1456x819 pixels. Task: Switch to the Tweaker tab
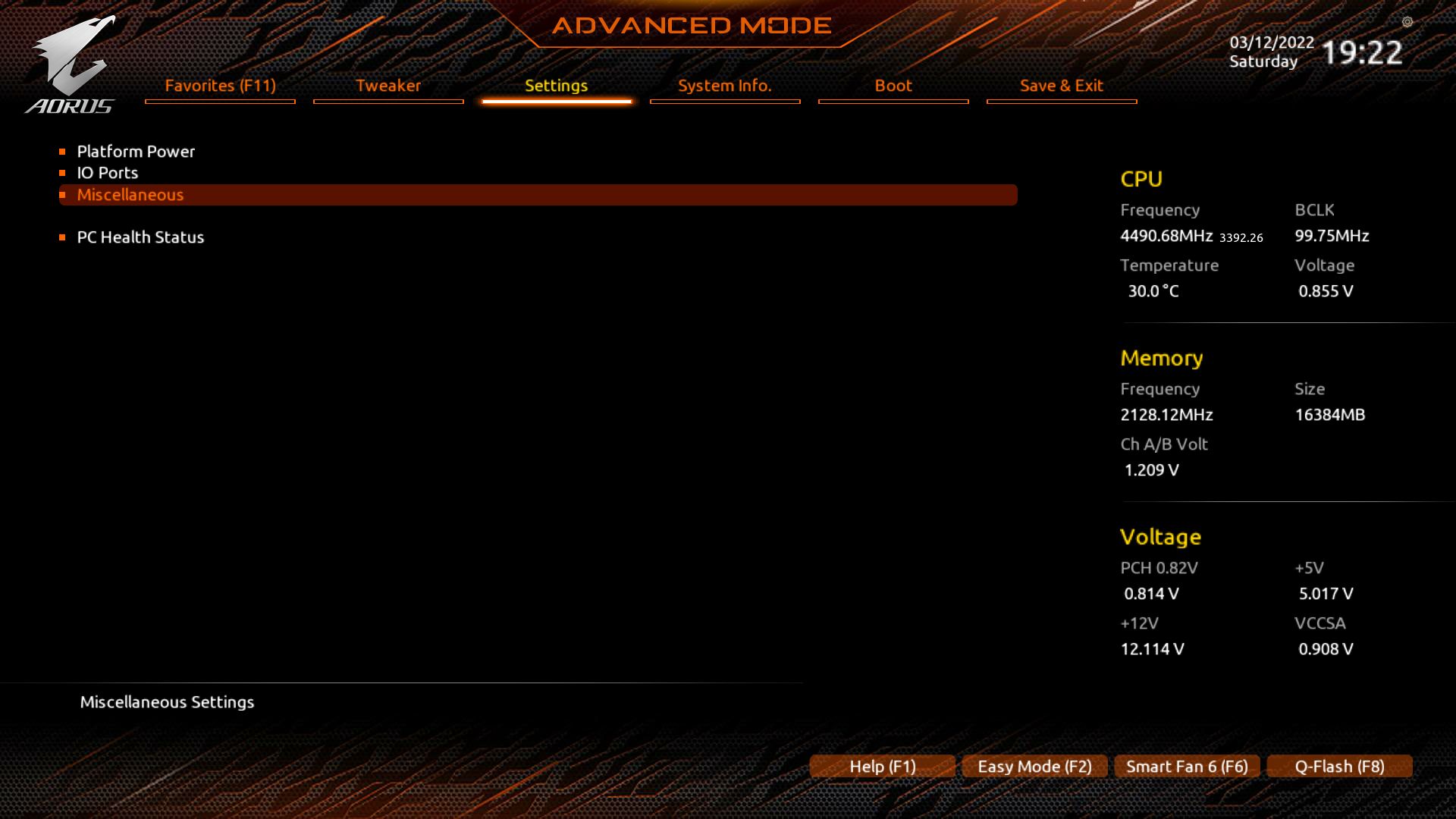(x=388, y=86)
